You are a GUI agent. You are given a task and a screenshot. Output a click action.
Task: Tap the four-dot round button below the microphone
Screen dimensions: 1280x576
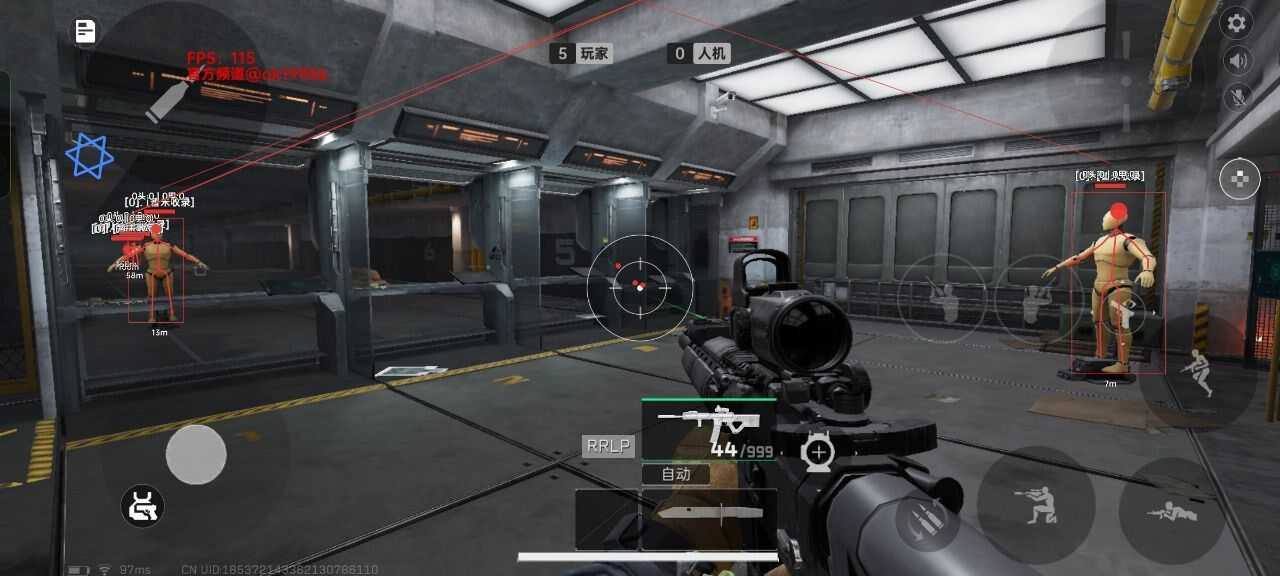point(1240,180)
